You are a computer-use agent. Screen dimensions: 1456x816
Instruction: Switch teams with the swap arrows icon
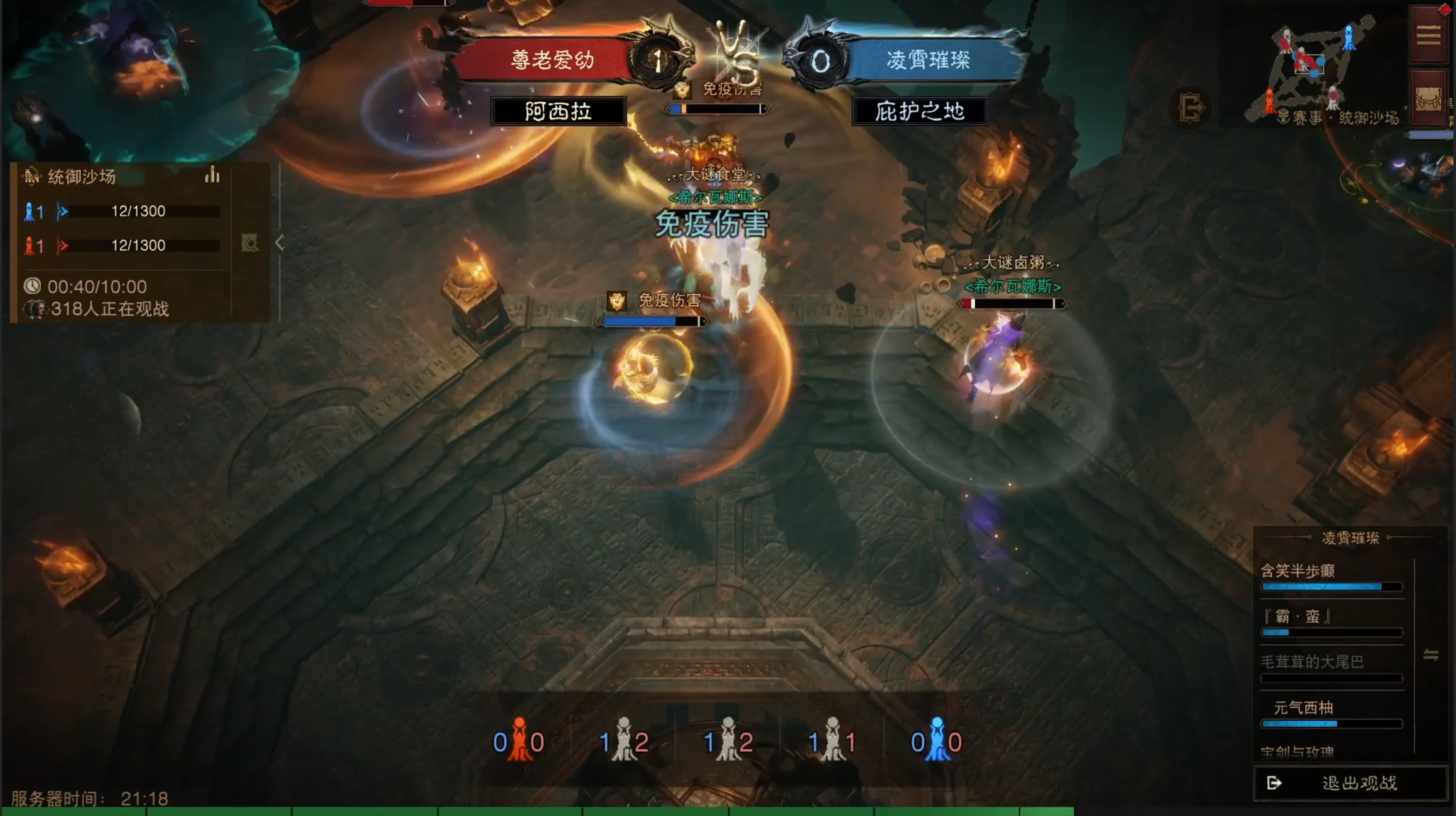tap(1431, 655)
